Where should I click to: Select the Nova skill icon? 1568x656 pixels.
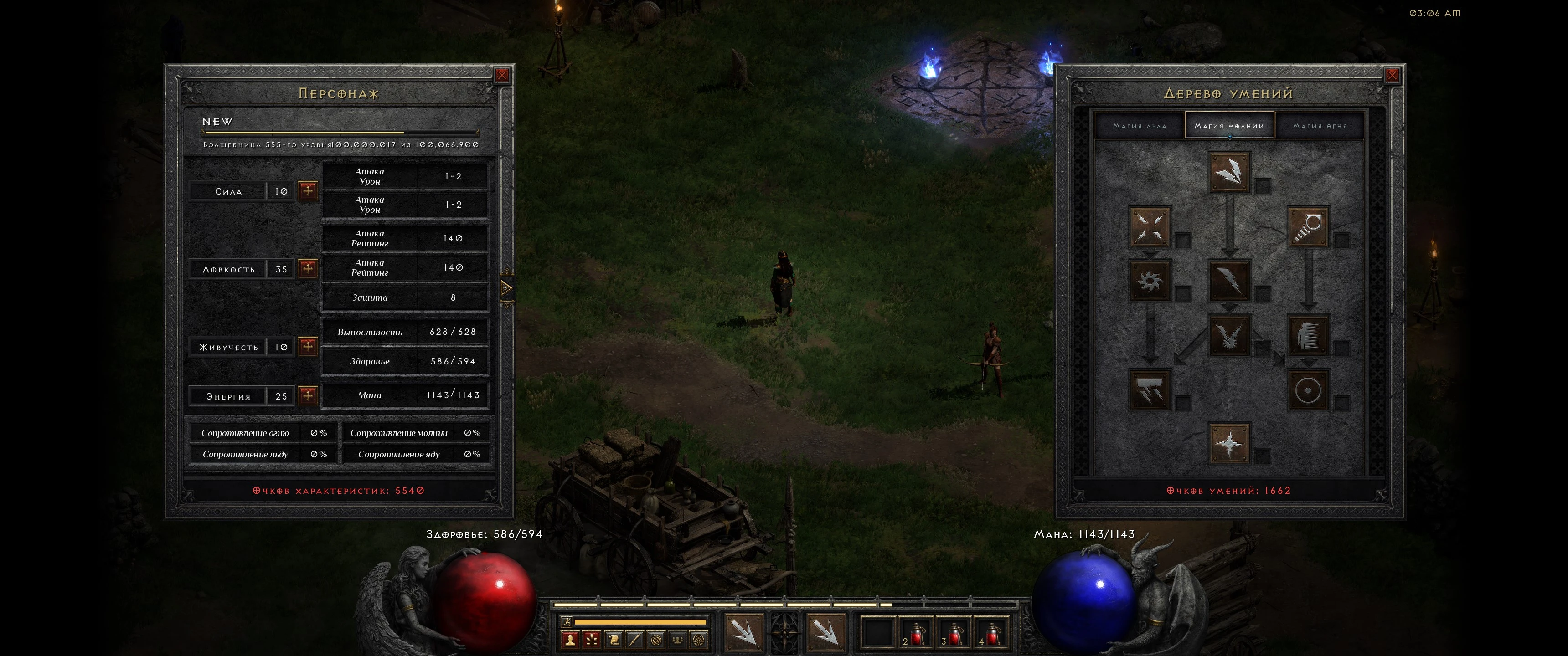[1149, 281]
